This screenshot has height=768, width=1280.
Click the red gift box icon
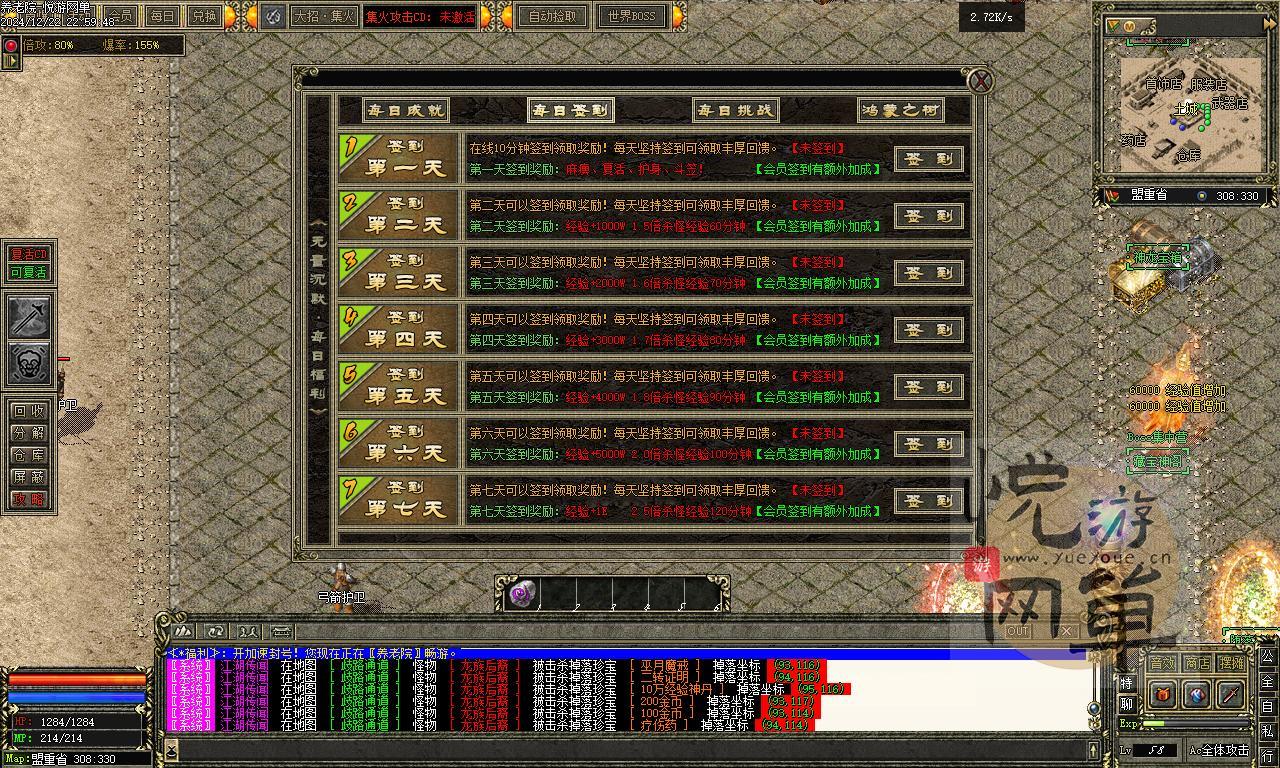[x=1163, y=694]
